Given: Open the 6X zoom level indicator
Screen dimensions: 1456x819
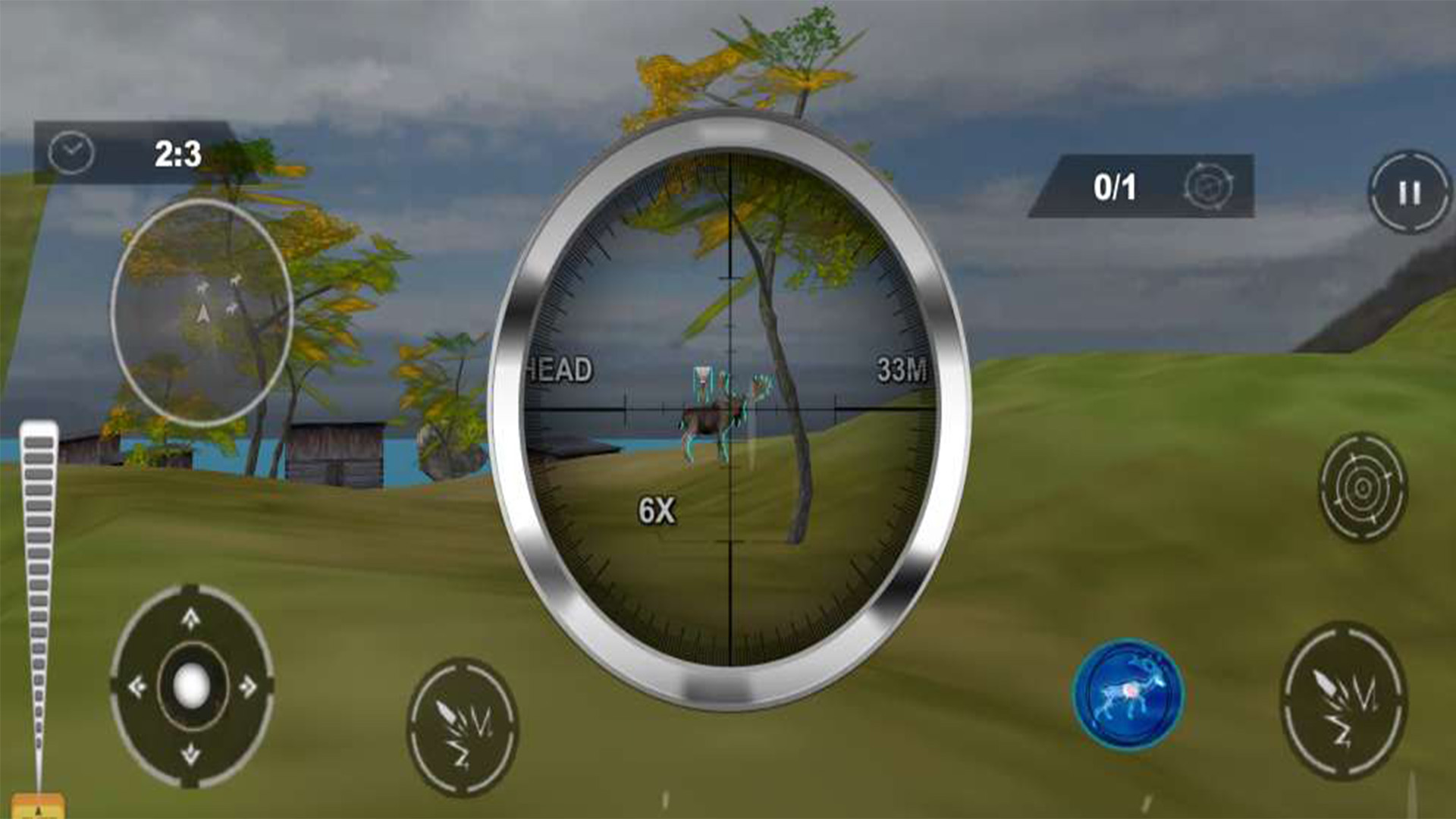Looking at the screenshot, I should click(658, 511).
